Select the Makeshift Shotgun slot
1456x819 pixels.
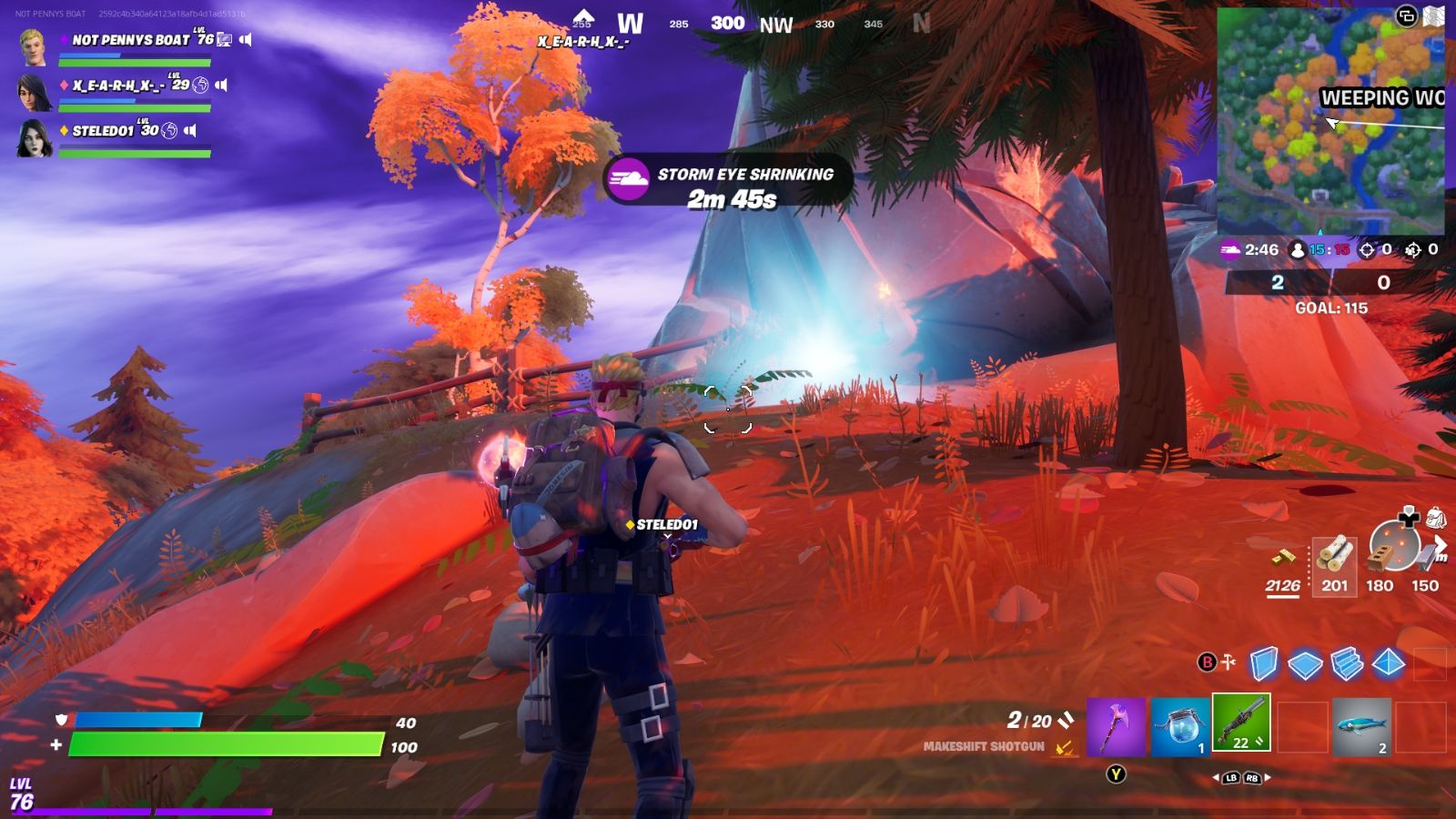[1241, 724]
